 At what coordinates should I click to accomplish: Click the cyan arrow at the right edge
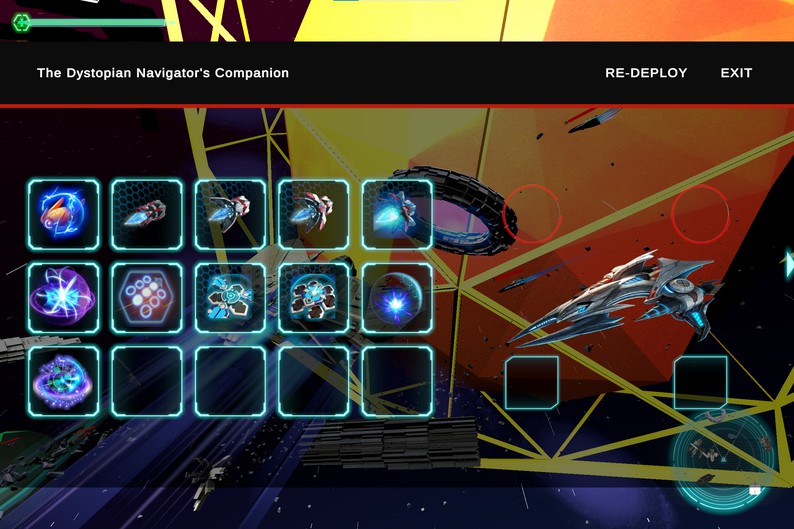[x=788, y=263]
